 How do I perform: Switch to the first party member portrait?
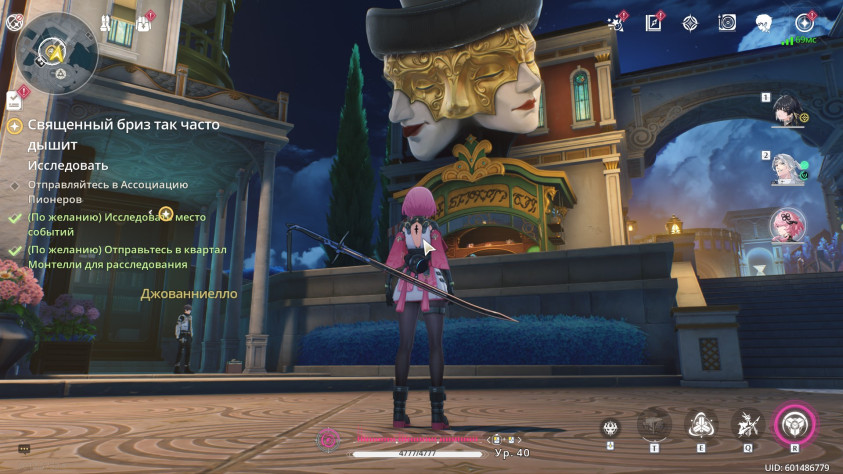point(790,111)
